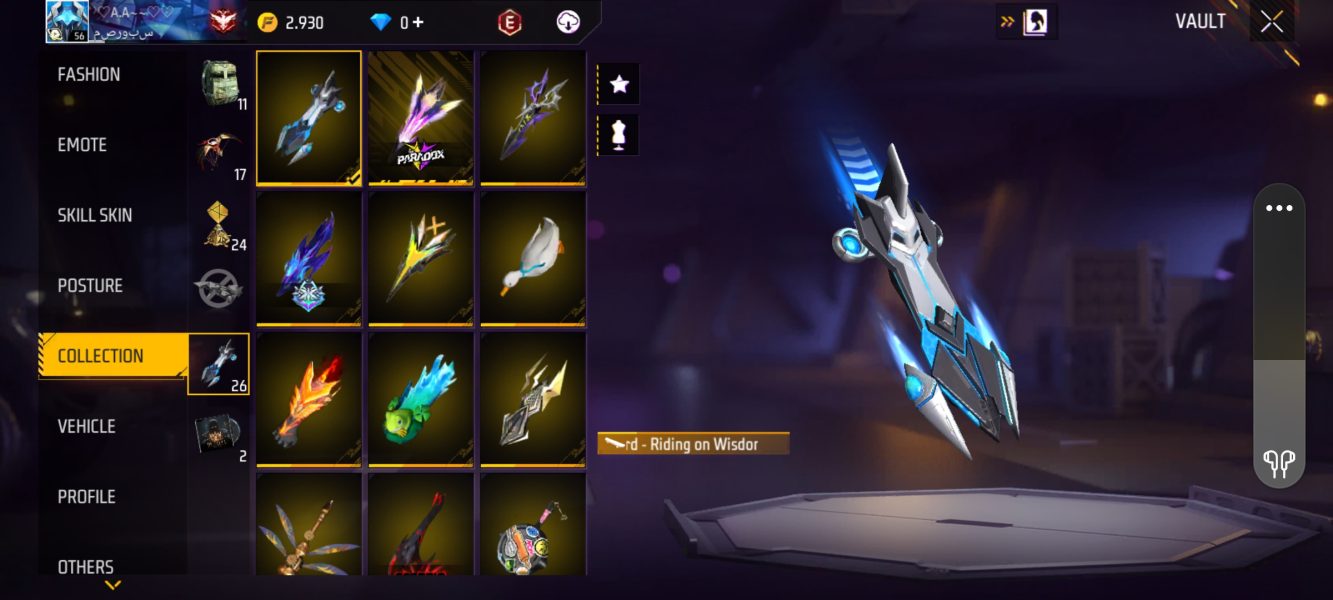Click the red E badge icon
This screenshot has height=600, width=1333.
[x=510, y=22]
